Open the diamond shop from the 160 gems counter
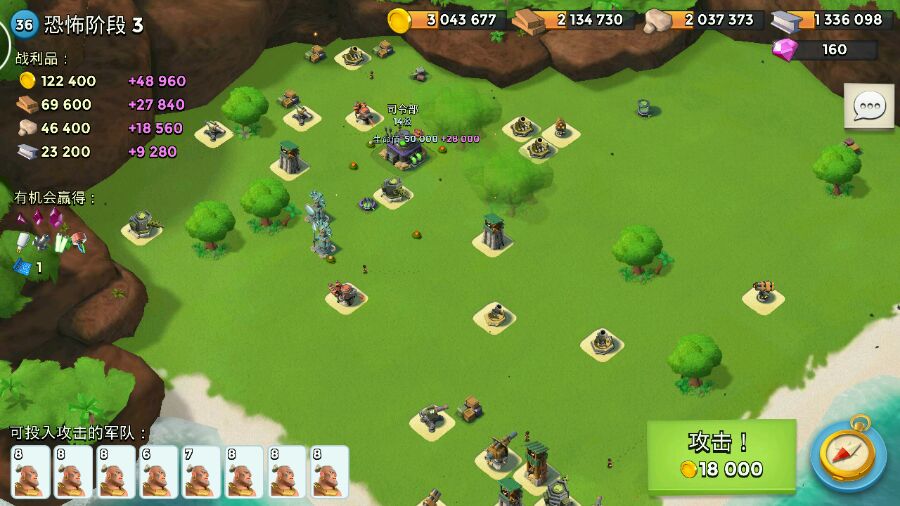 coord(825,49)
